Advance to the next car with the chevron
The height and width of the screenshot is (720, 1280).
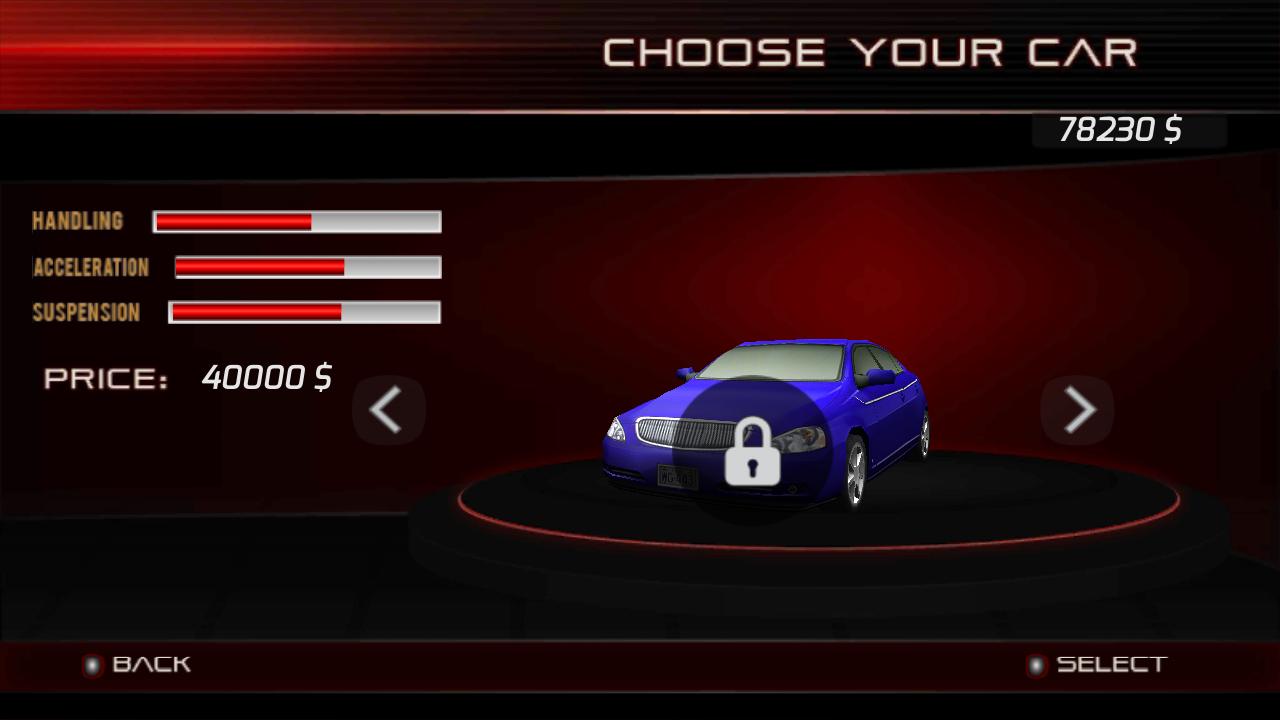pyautogui.click(x=1077, y=410)
